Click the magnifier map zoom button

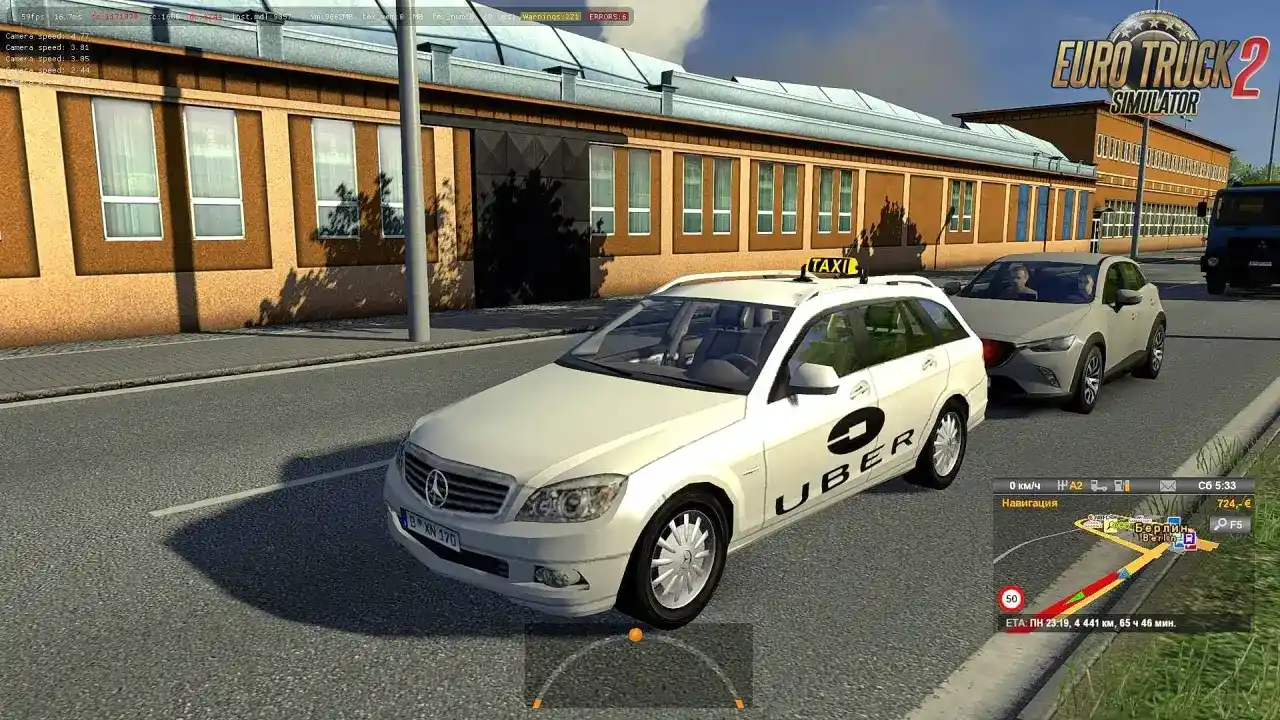click(x=1229, y=524)
